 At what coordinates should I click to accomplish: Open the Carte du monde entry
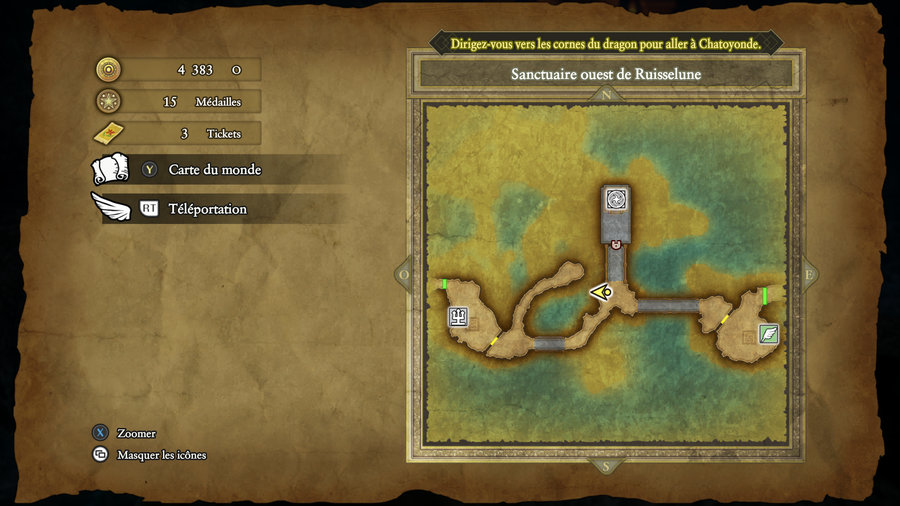point(214,170)
